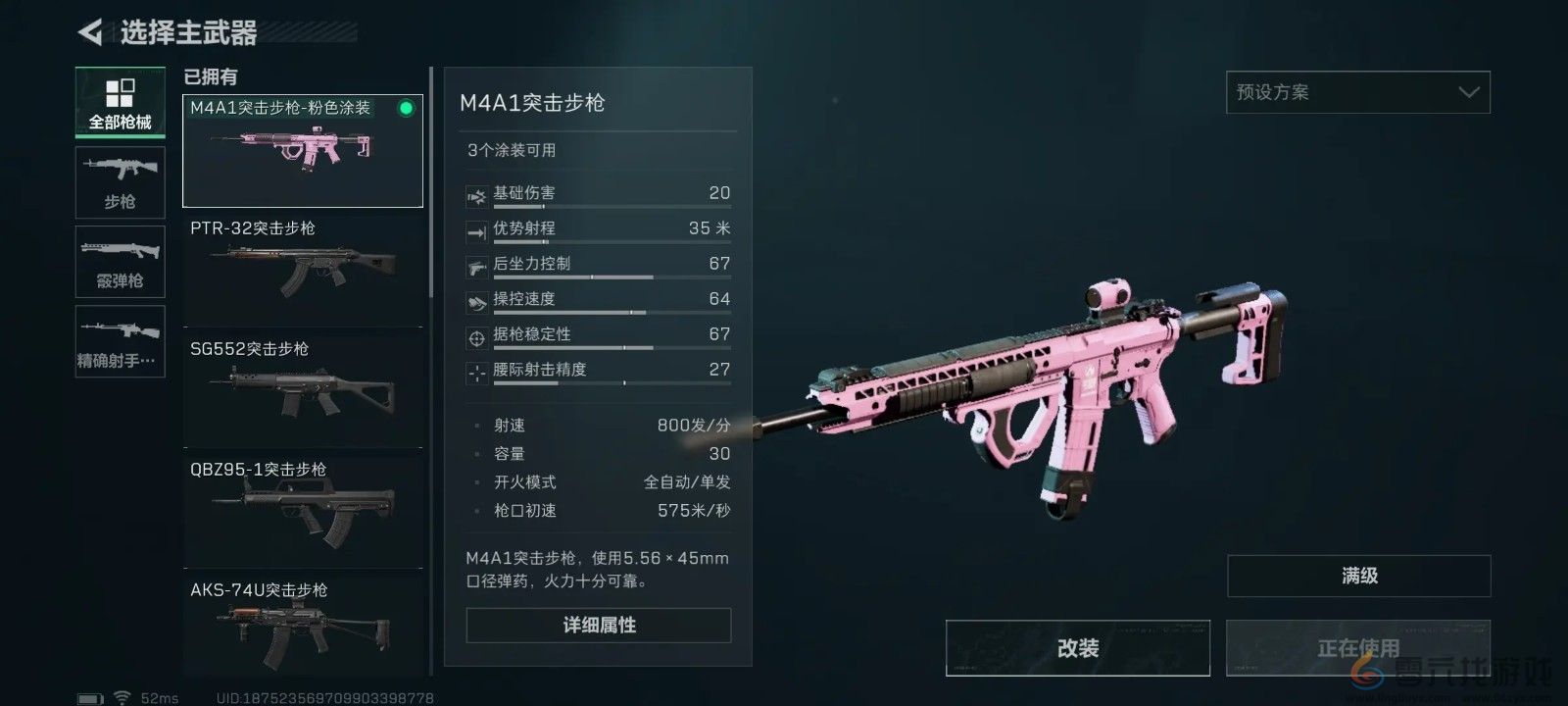Click the 操控速度 handling stat icon
Viewport: 1568px width, 706px height.
point(477,303)
